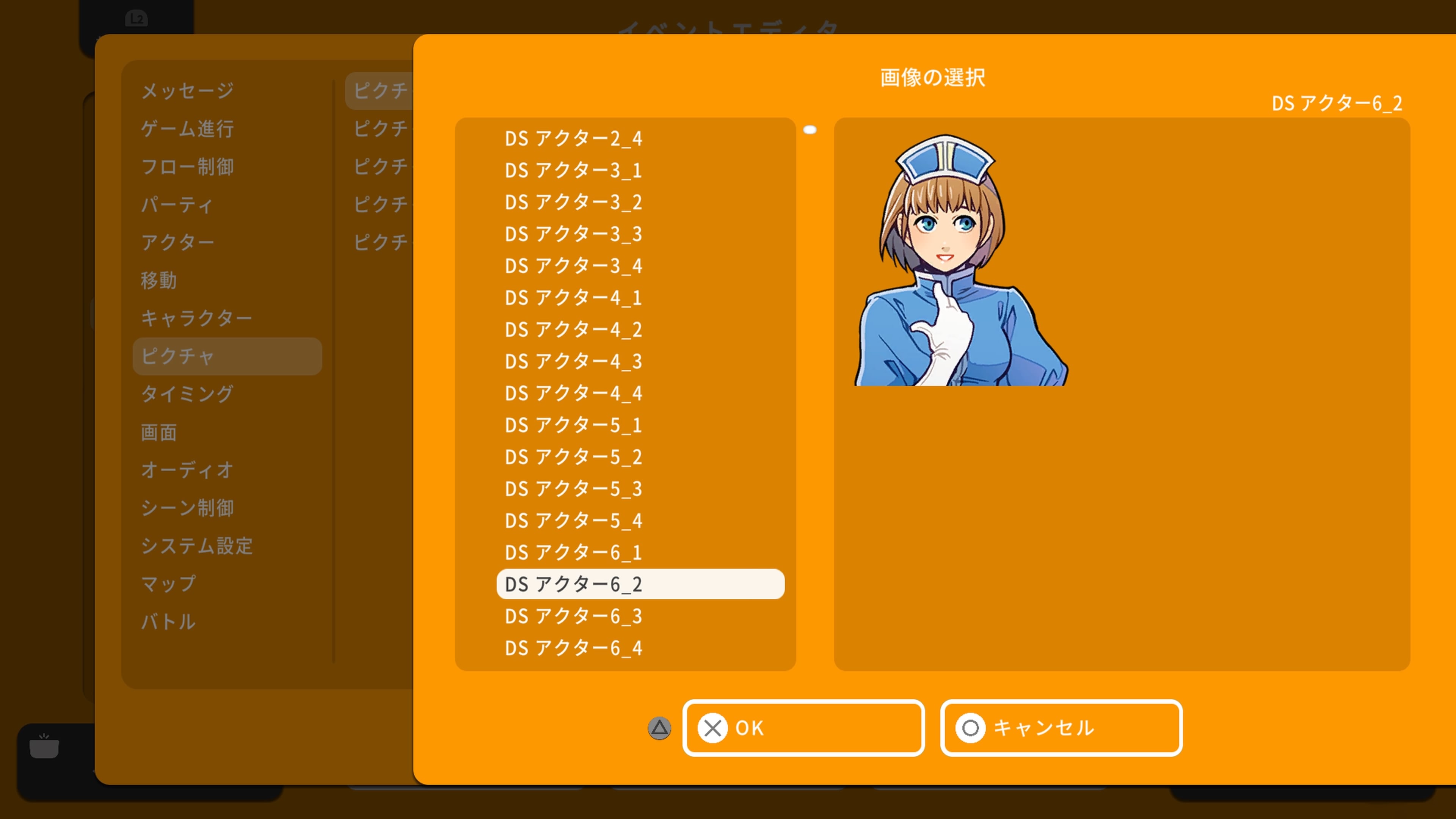The image size is (1456, 819).
Task: Select DS アクター6_4 from the list
Action: (573, 648)
